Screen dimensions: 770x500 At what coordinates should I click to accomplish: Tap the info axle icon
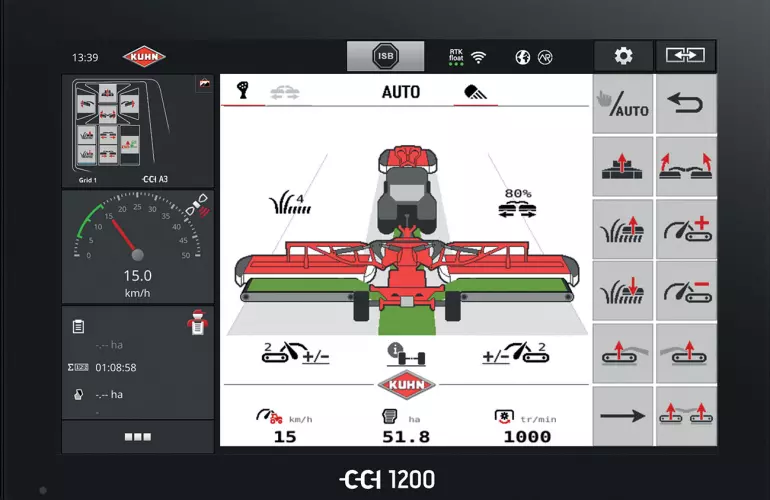pyautogui.click(x=403, y=354)
